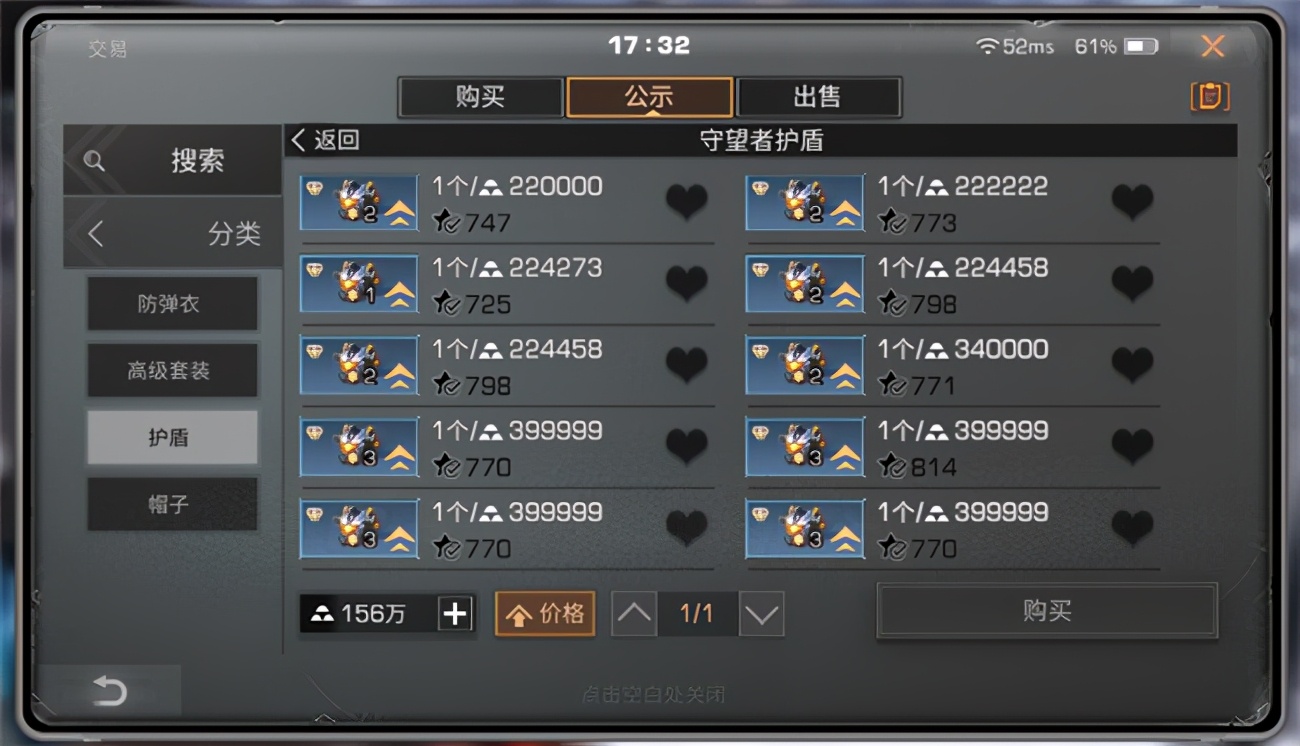Switch to the 购买 tab
1300x746 pixels.
[480, 97]
